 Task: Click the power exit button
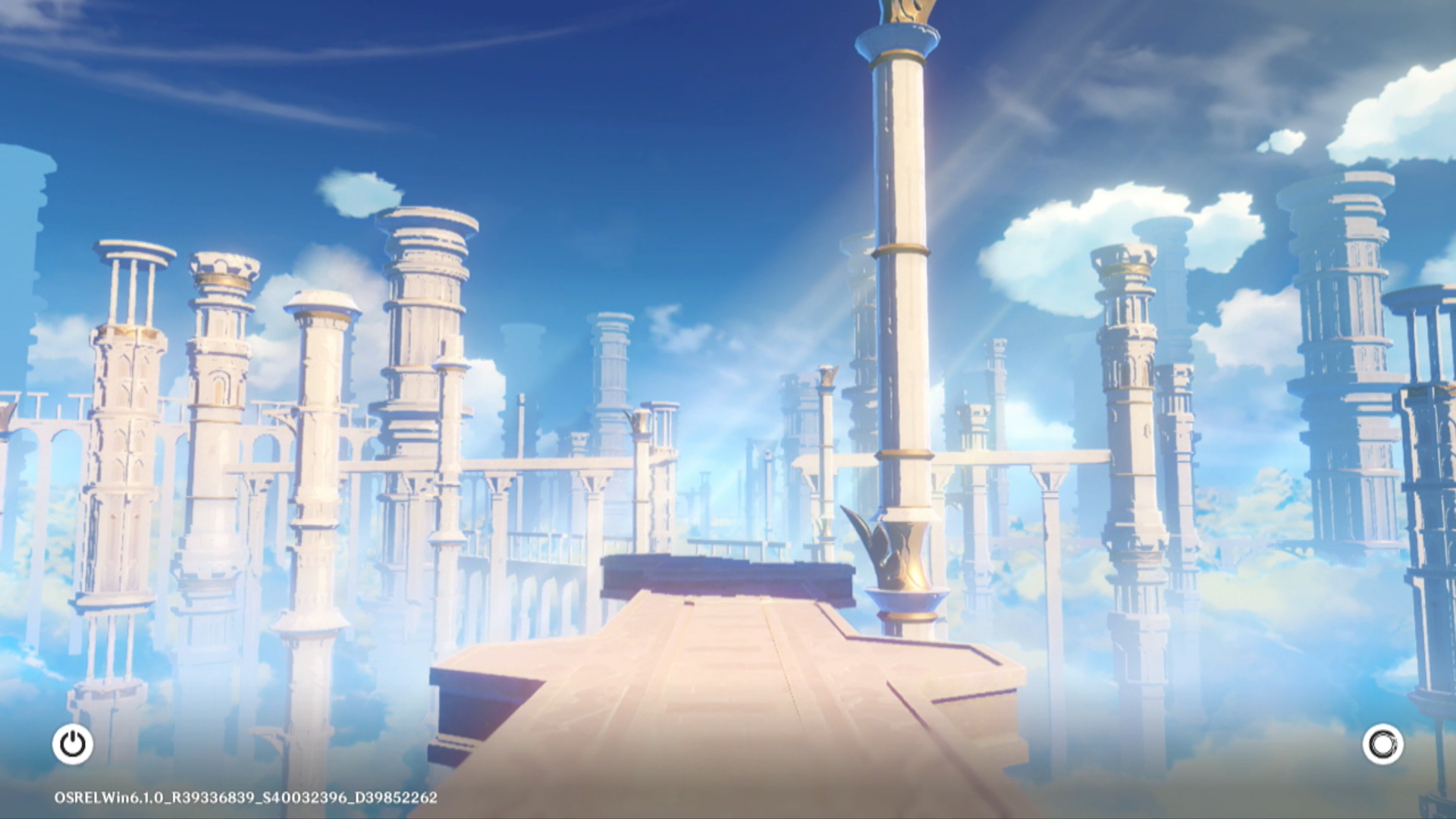click(73, 744)
